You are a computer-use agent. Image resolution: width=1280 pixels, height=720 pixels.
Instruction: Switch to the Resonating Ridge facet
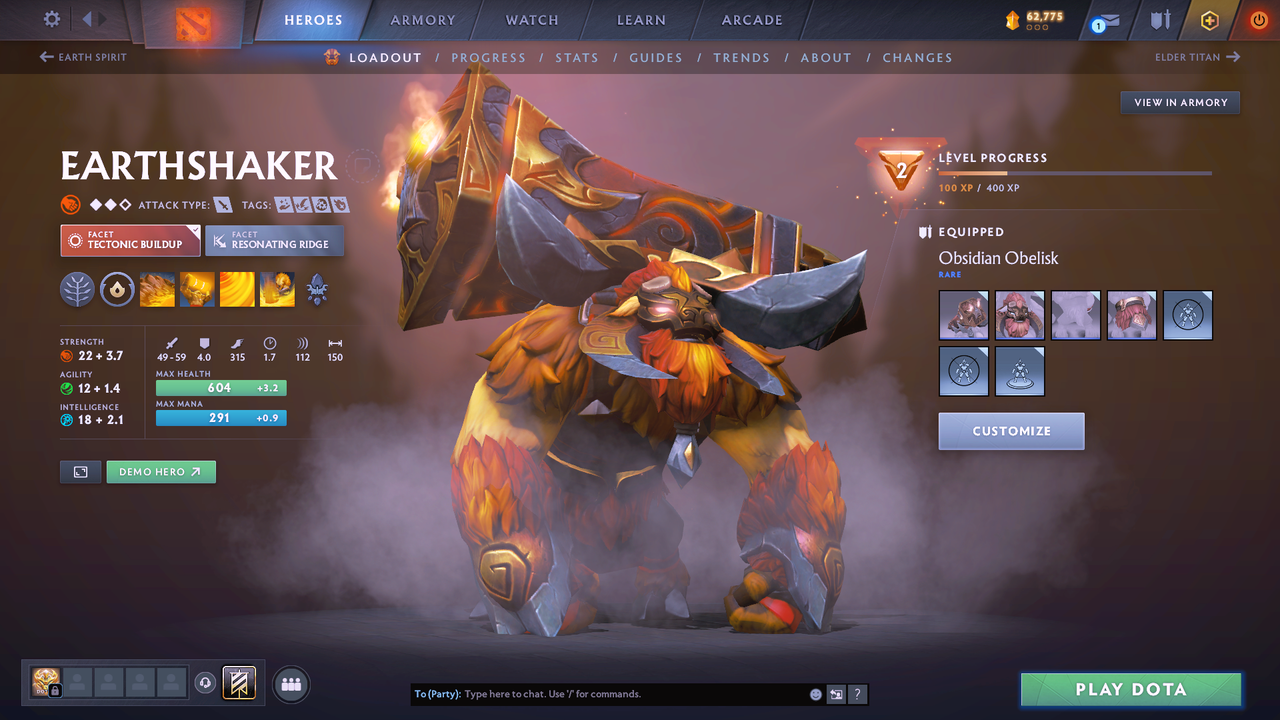point(275,240)
